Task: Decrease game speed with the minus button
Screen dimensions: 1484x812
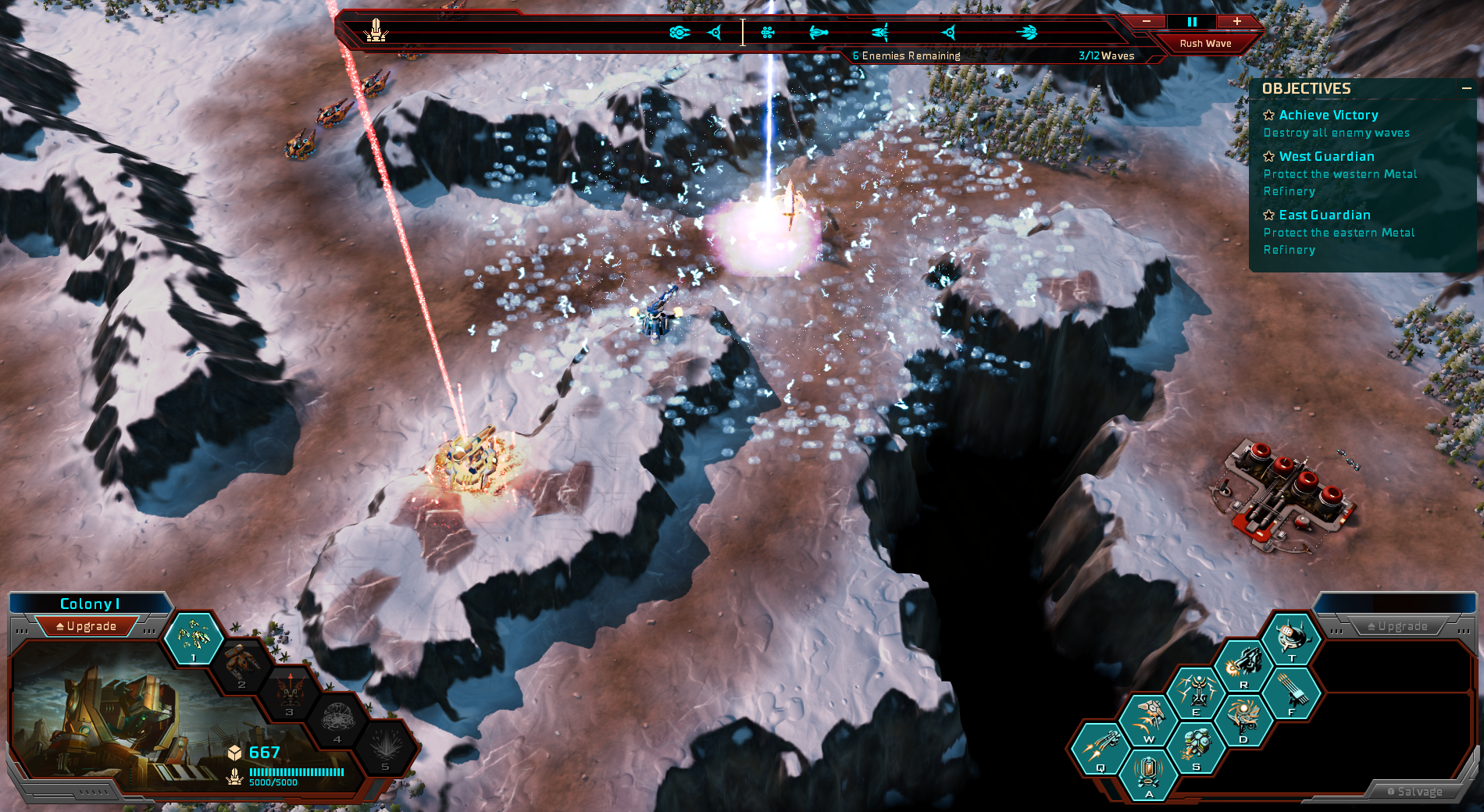Action: coord(1146,22)
